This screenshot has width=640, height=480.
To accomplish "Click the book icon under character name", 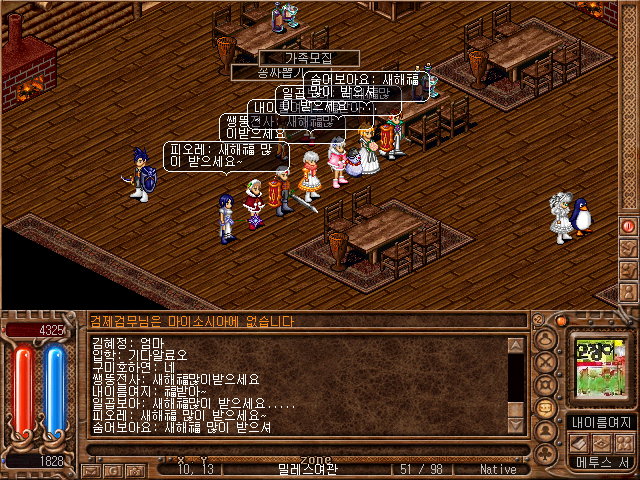I will pyautogui.click(x=580, y=442).
